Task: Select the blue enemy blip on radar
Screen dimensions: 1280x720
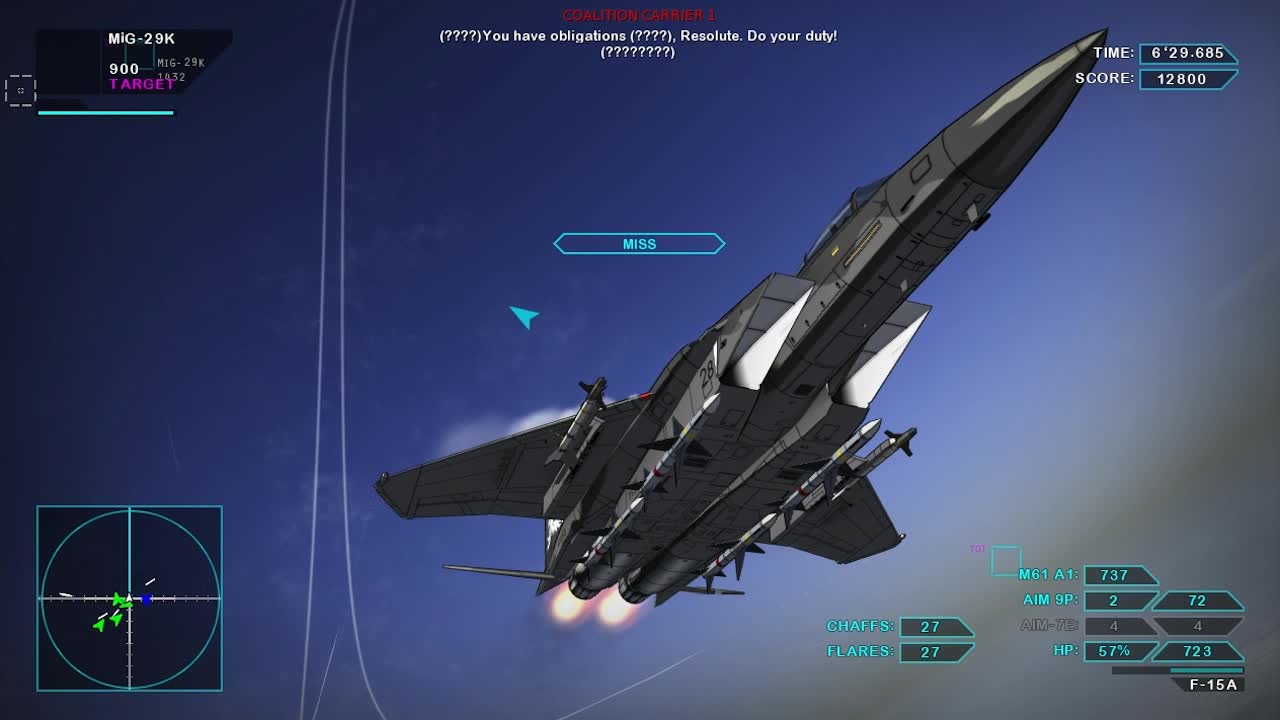Action: coord(146,600)
